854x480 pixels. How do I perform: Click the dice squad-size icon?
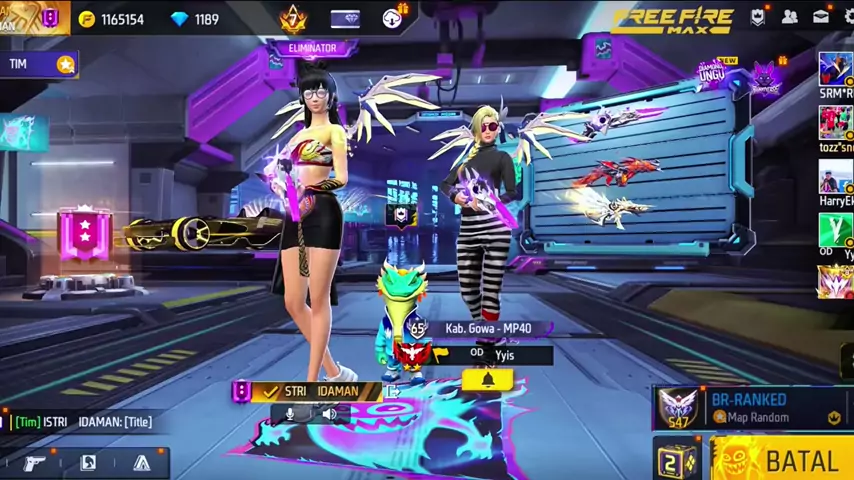point(677,461)
